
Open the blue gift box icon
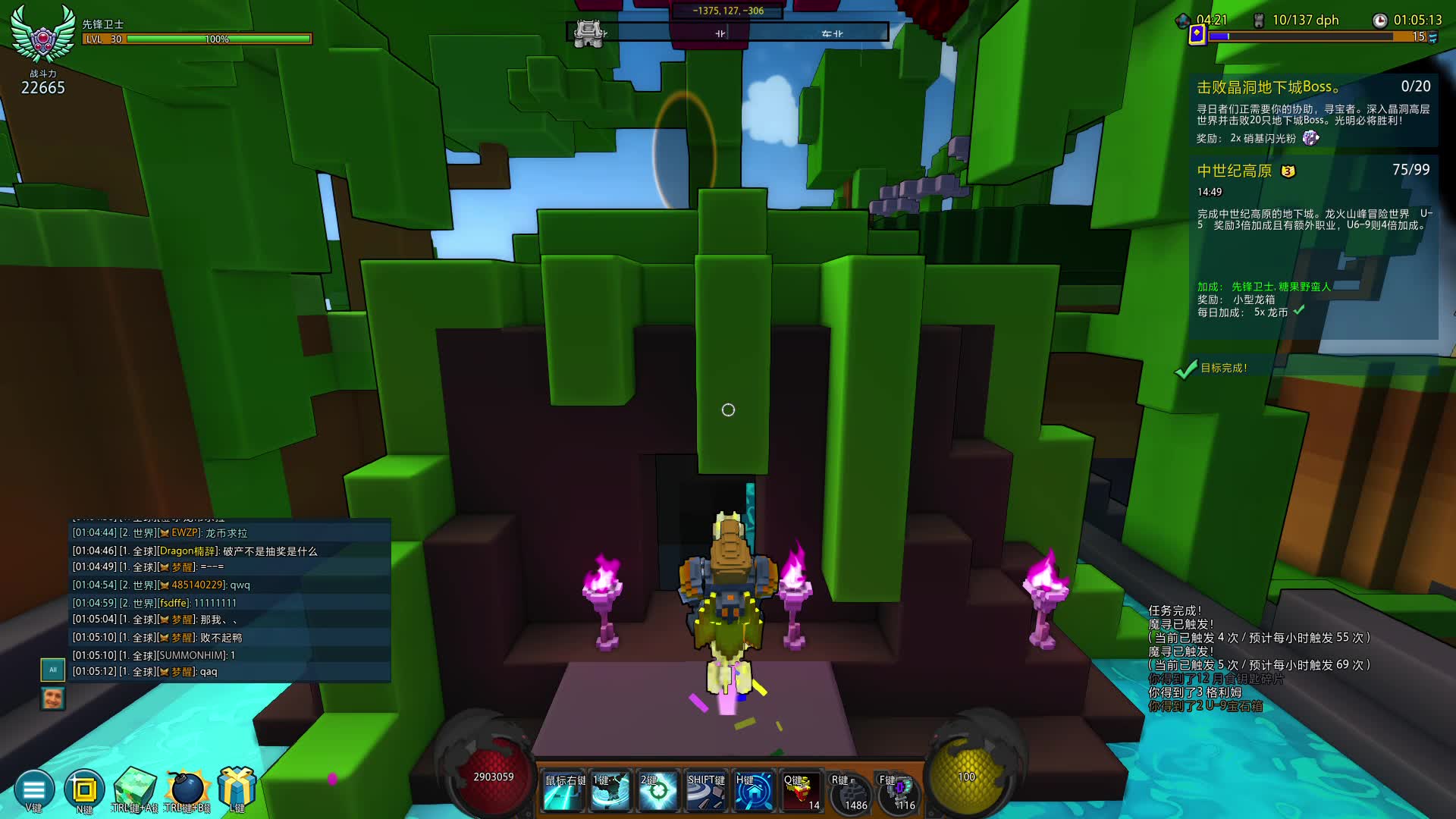click(x=237, y=786)
